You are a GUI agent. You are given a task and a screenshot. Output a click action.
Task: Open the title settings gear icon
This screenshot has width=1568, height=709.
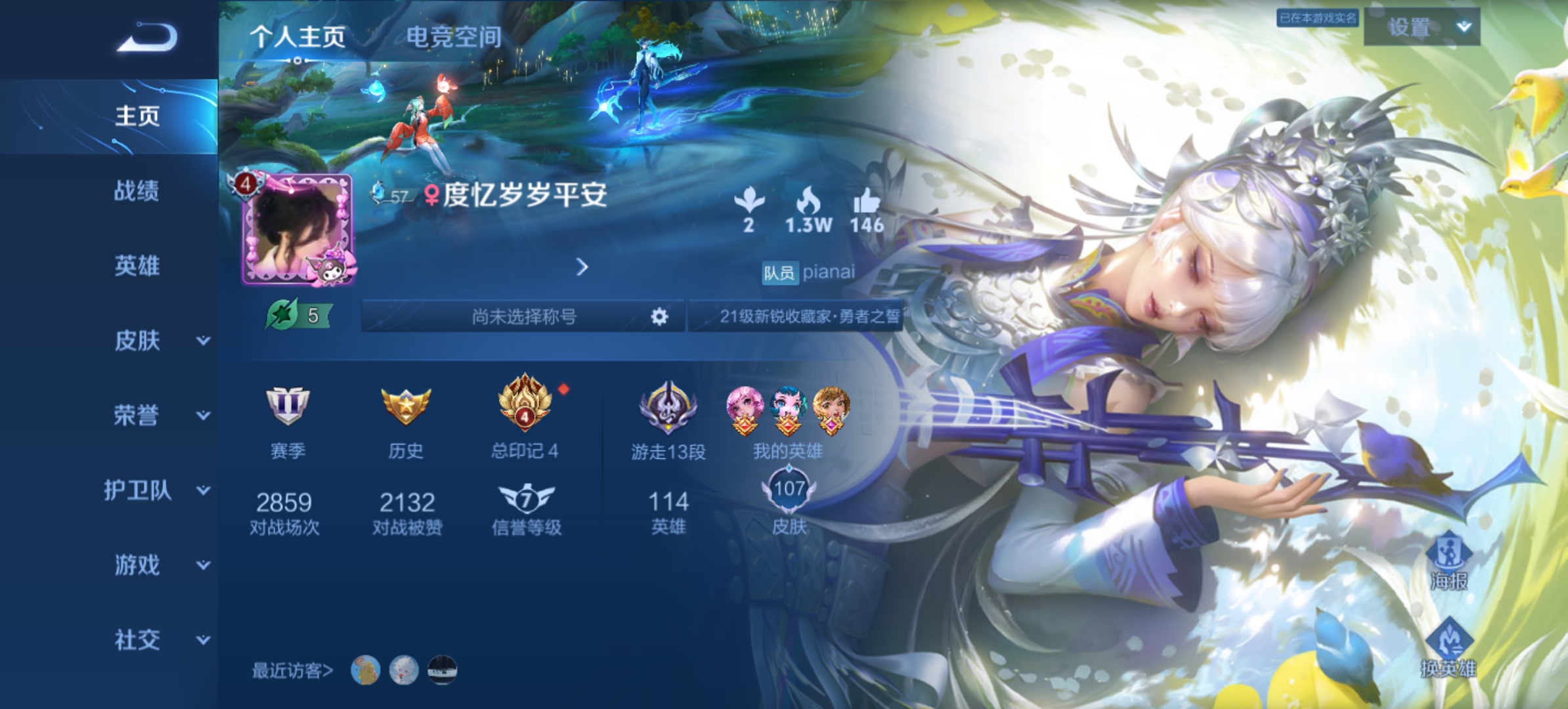coord(659,317)
